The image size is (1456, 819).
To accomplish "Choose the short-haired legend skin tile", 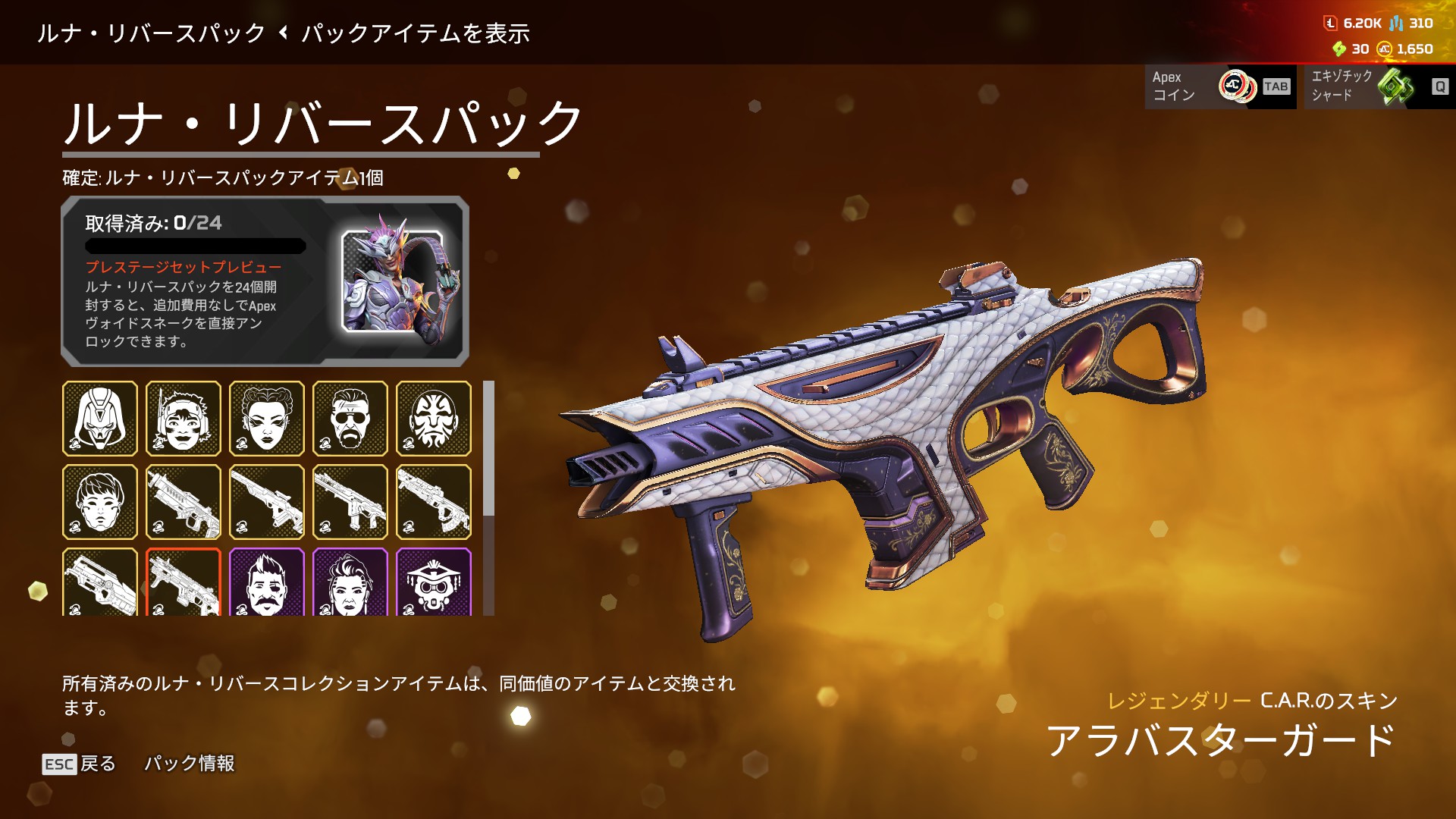I will pyautogui.click(x=100, y=502).
